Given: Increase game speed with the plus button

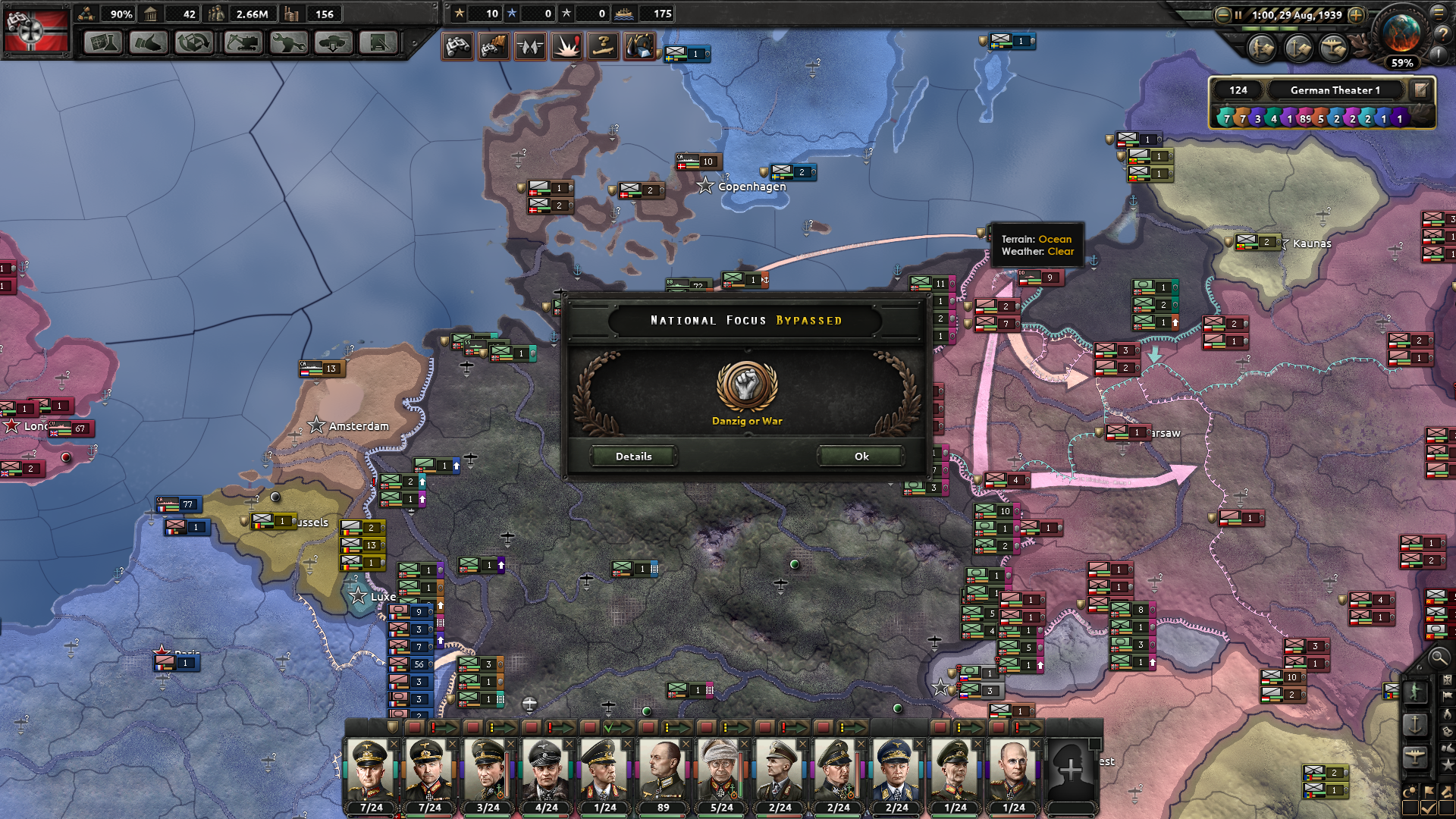Looking at the screenshot, I should coord(1356,16).
